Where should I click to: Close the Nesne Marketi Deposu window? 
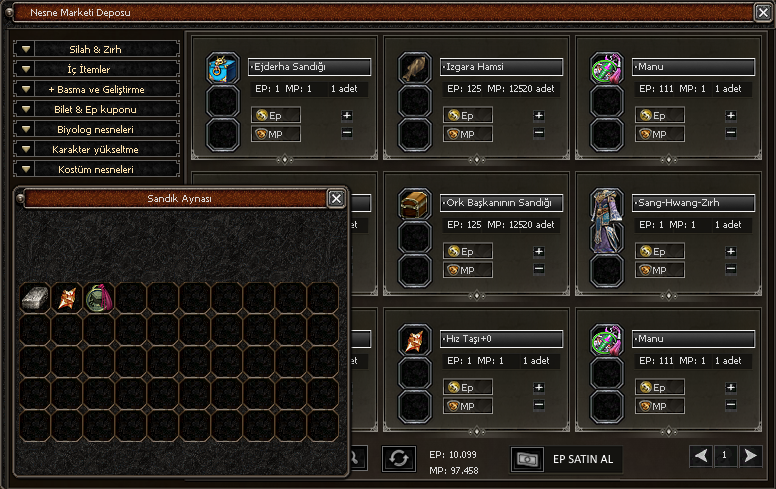click(x=762, y=13)
